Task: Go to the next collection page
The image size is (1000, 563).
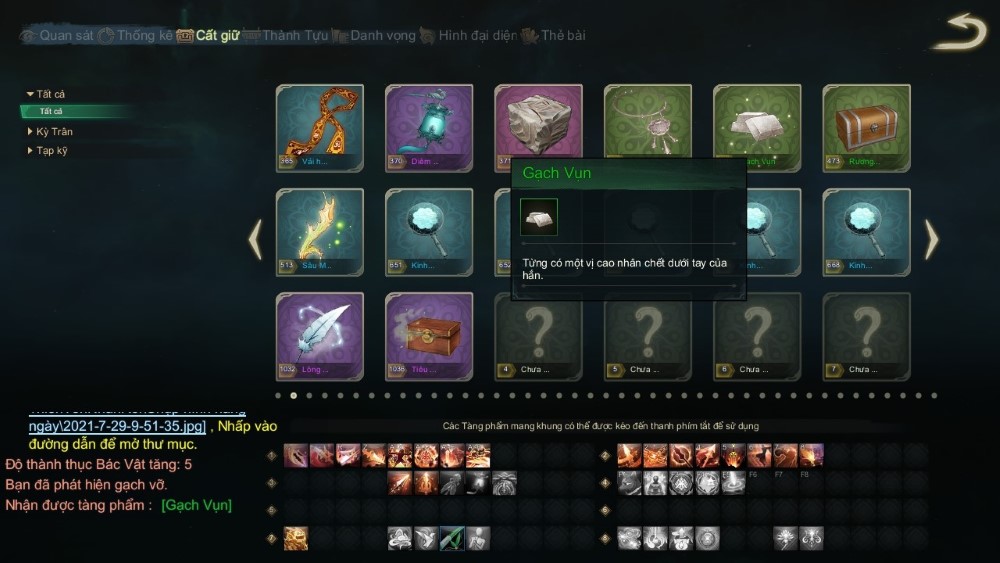Action: (931, 239)
